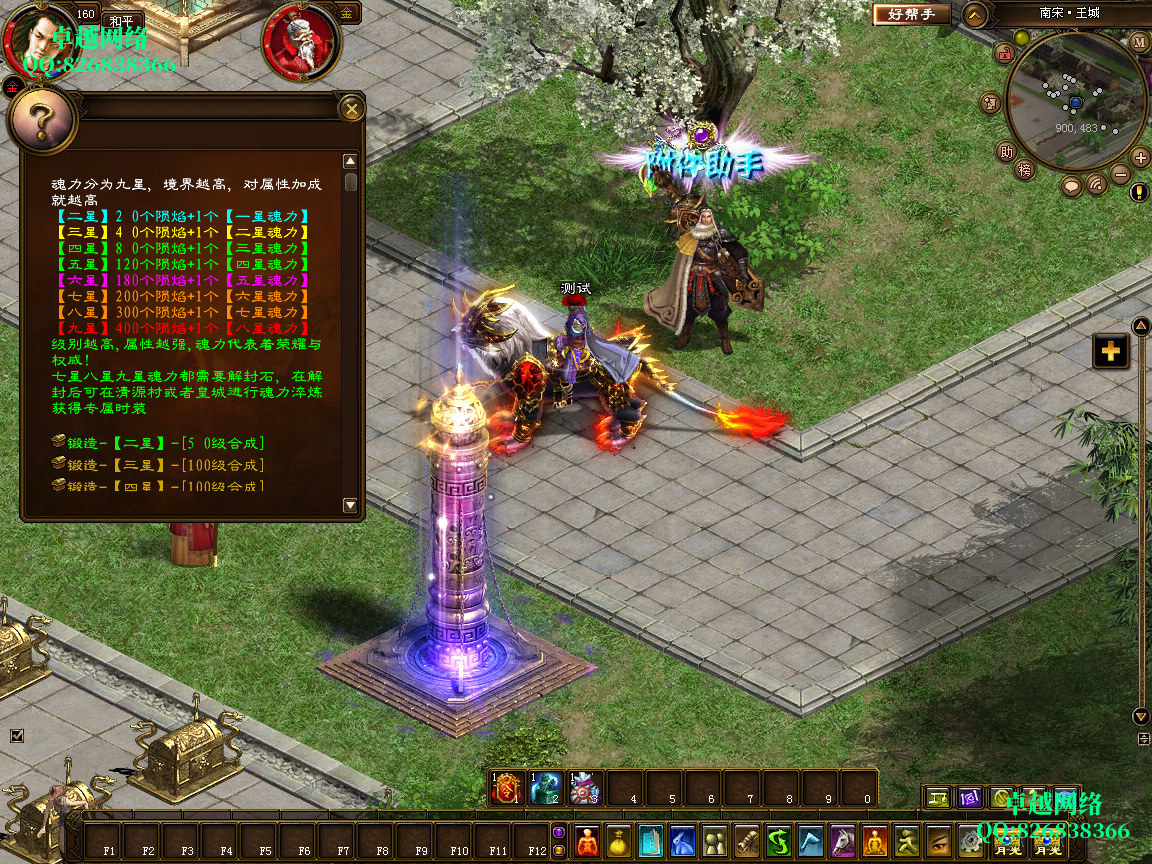Zoom in the minimap with the plus button
The width and height of the screenshot is (1152, 864).
click(x=1140, y=157)
